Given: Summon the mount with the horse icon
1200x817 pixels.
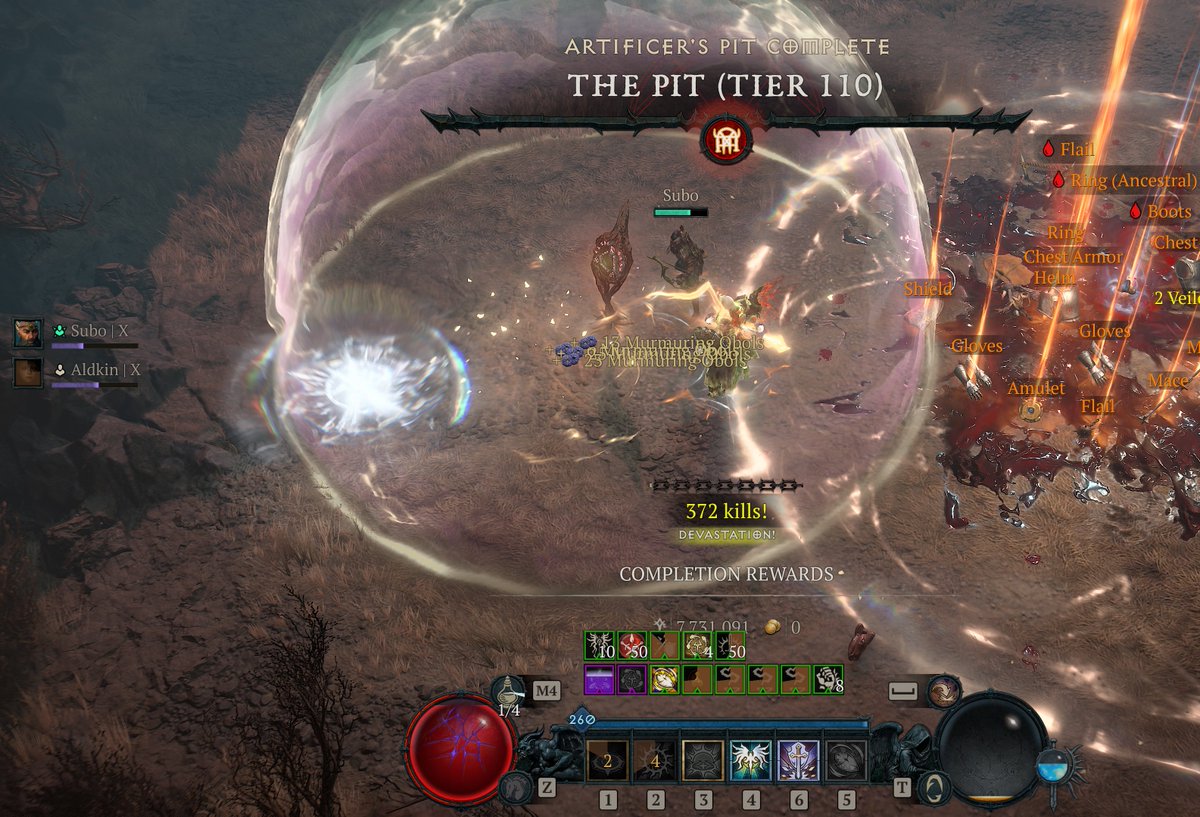Looking at the screenshot, I should click(516, 786).
